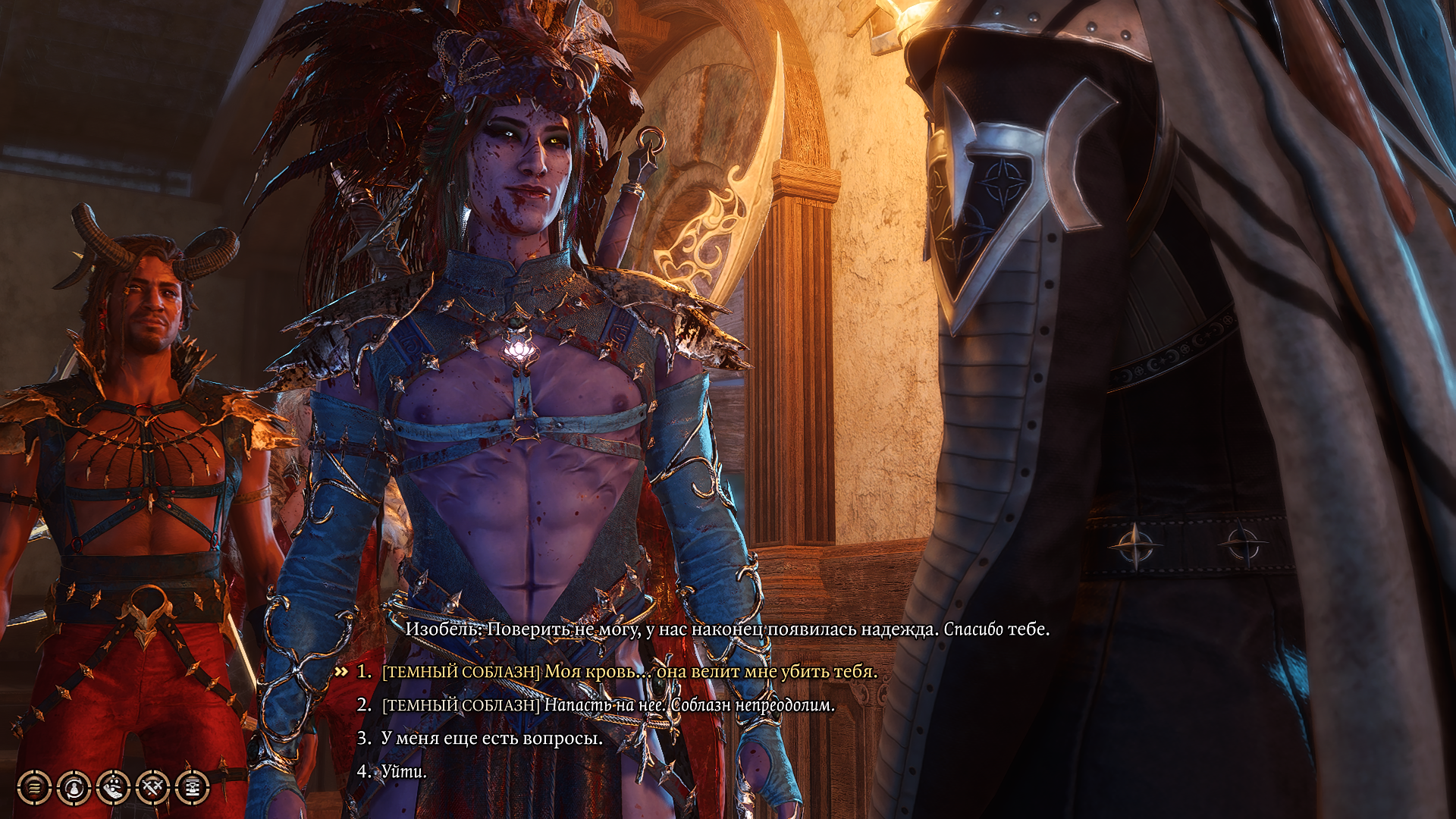Click the middle icon of the five circles
This screenshot has height=819, width=1456.
[x=114, y=786]
